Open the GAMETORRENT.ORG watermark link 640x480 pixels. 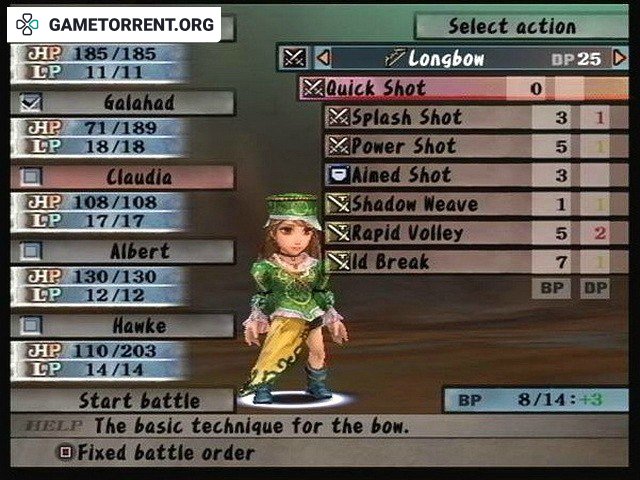click(x=114, y=24)
